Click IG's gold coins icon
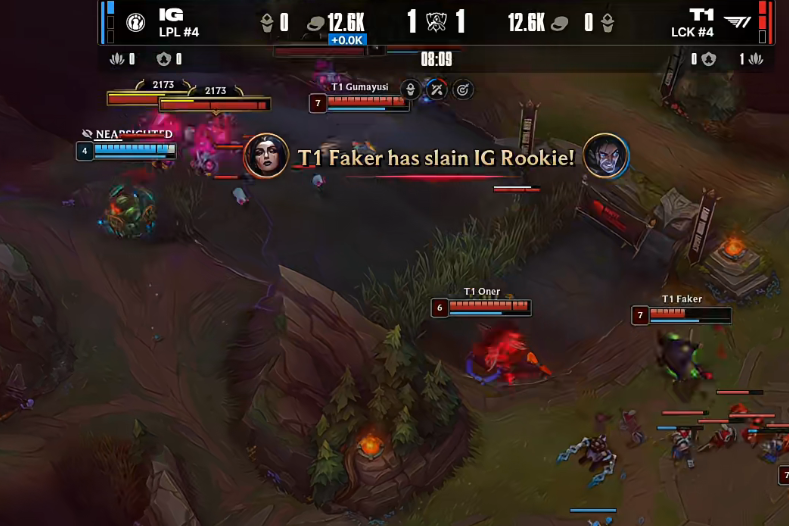 (x=315, y=23)
